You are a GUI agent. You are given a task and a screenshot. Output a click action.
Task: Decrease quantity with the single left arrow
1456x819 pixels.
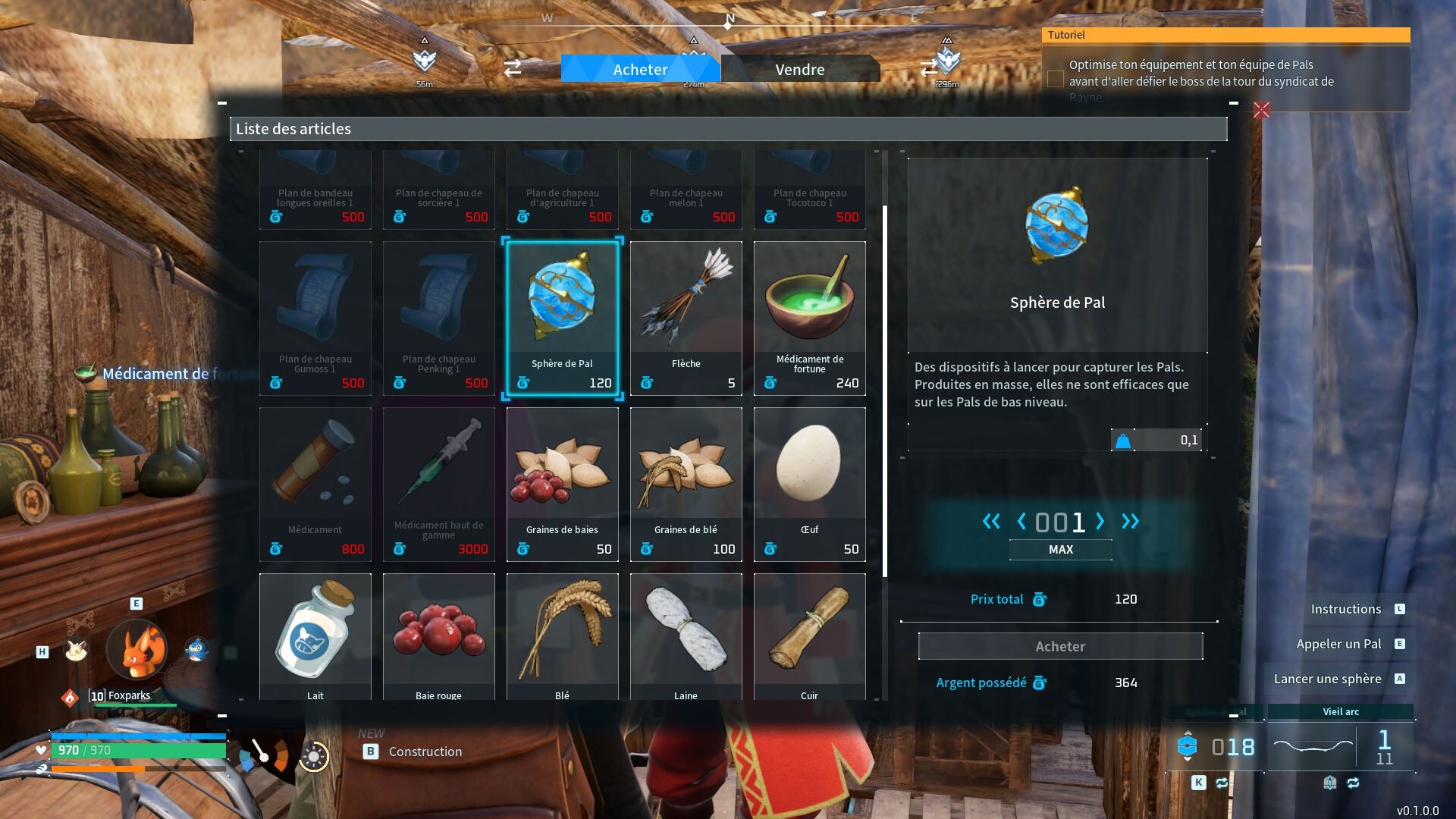tap(1021, 522)
